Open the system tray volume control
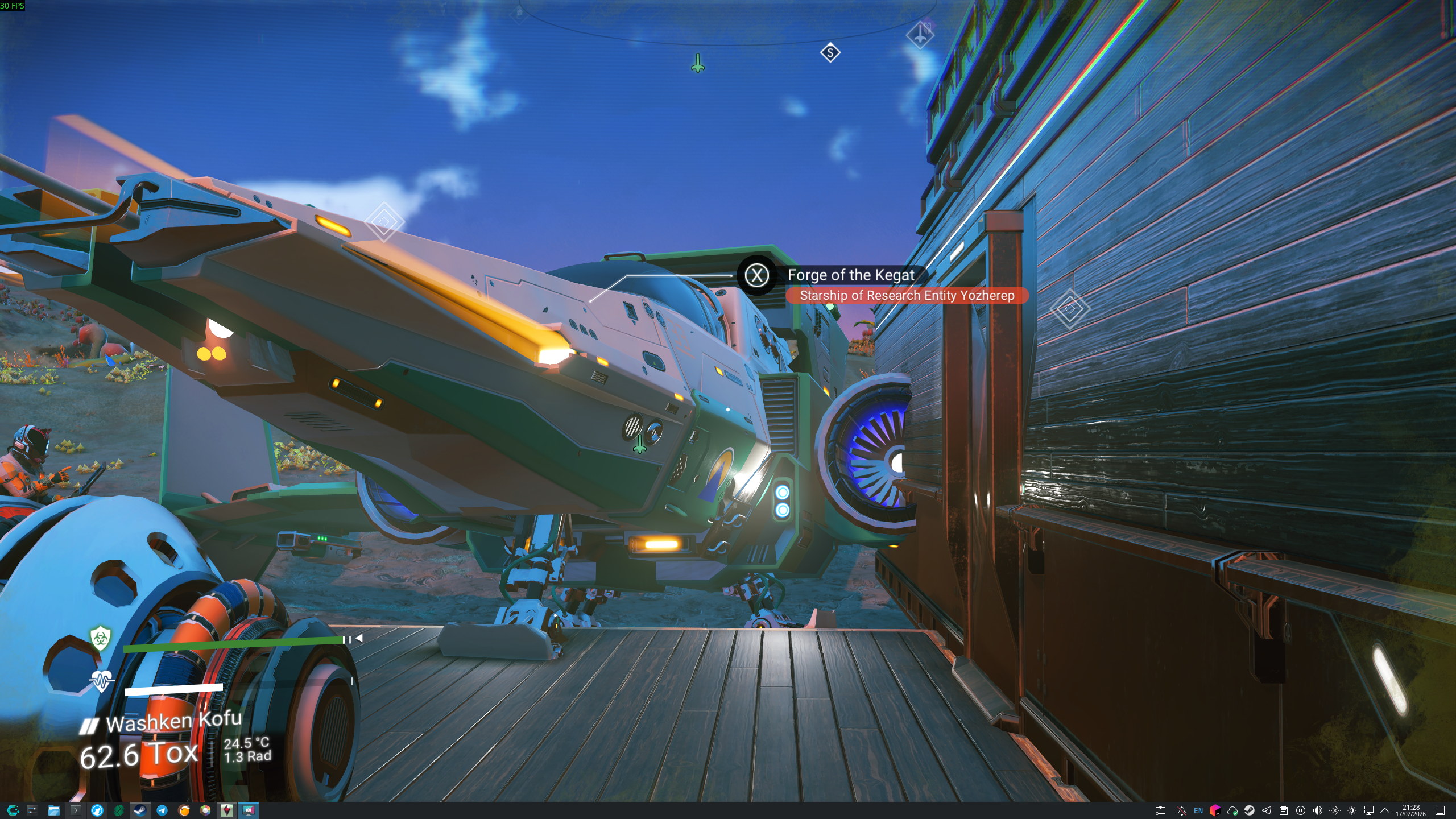 [1317, 810]
